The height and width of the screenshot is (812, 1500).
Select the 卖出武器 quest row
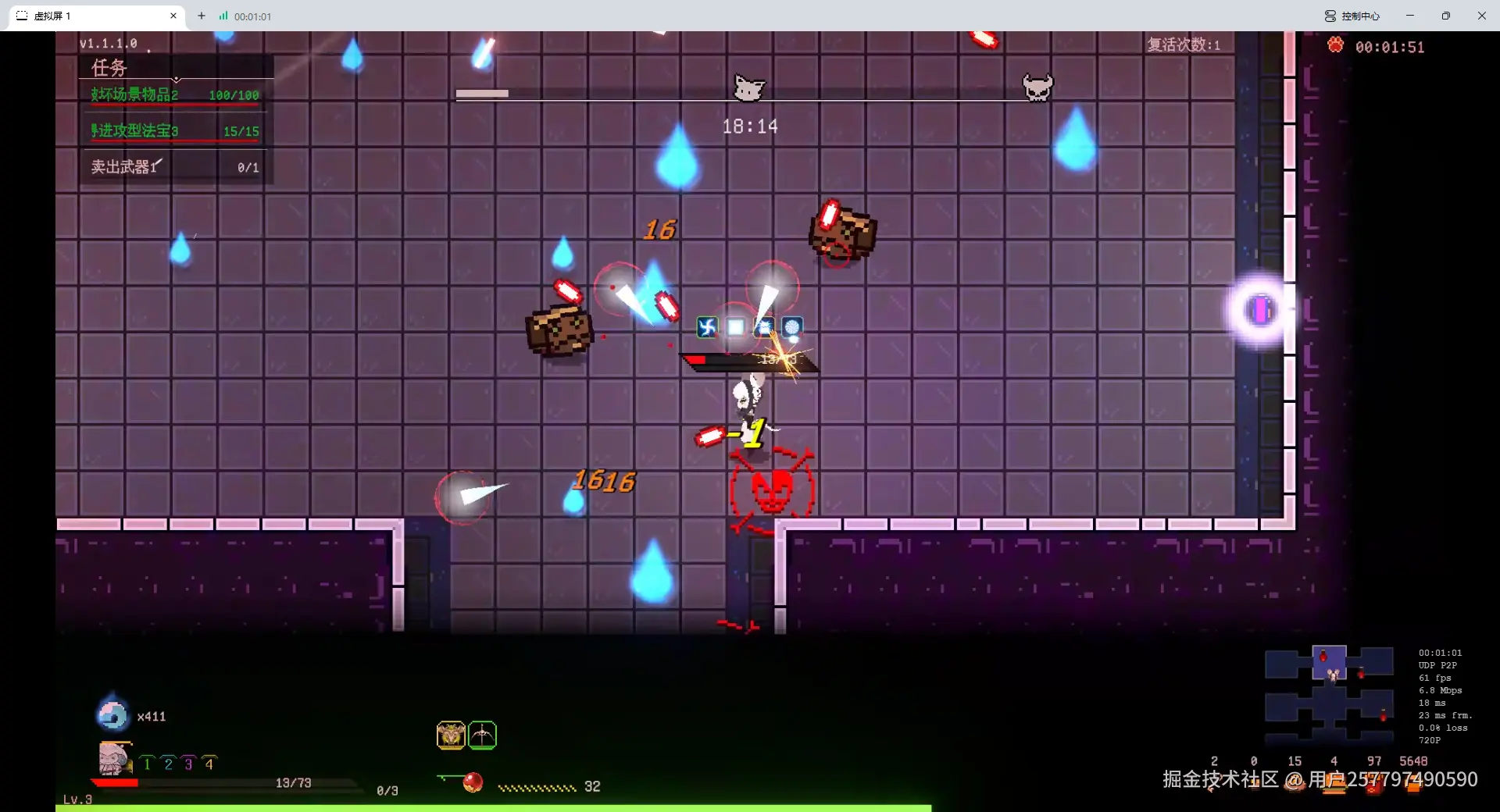[174, 167]
